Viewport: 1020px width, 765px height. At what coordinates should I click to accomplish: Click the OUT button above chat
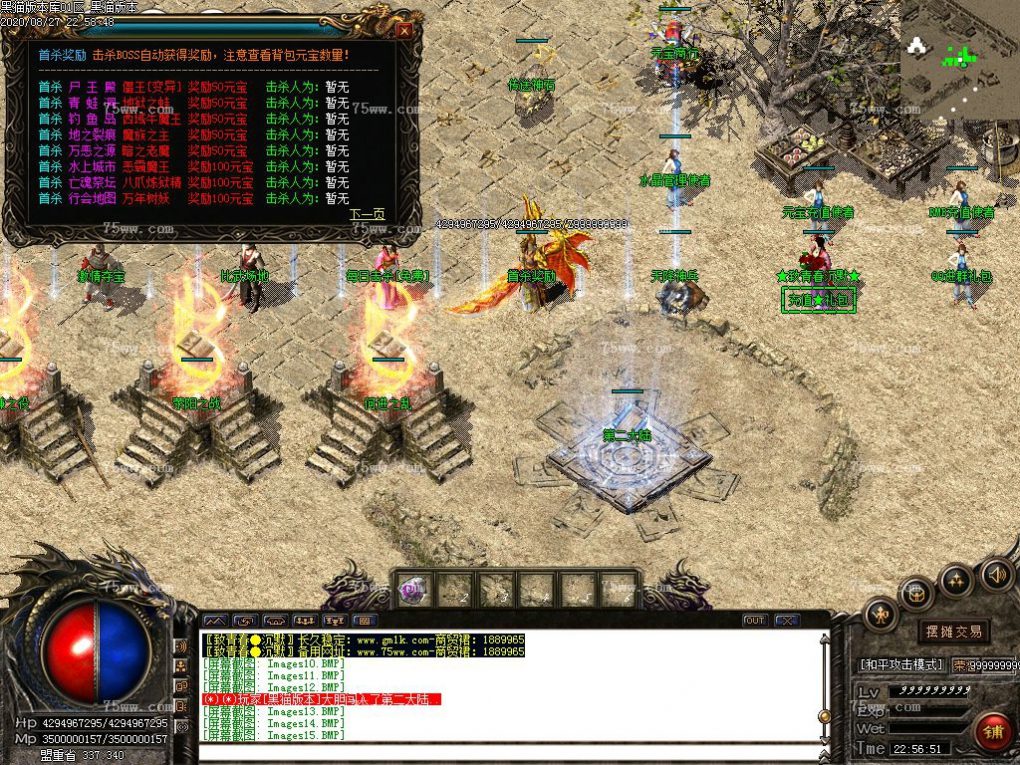click(x=755, y=621)
